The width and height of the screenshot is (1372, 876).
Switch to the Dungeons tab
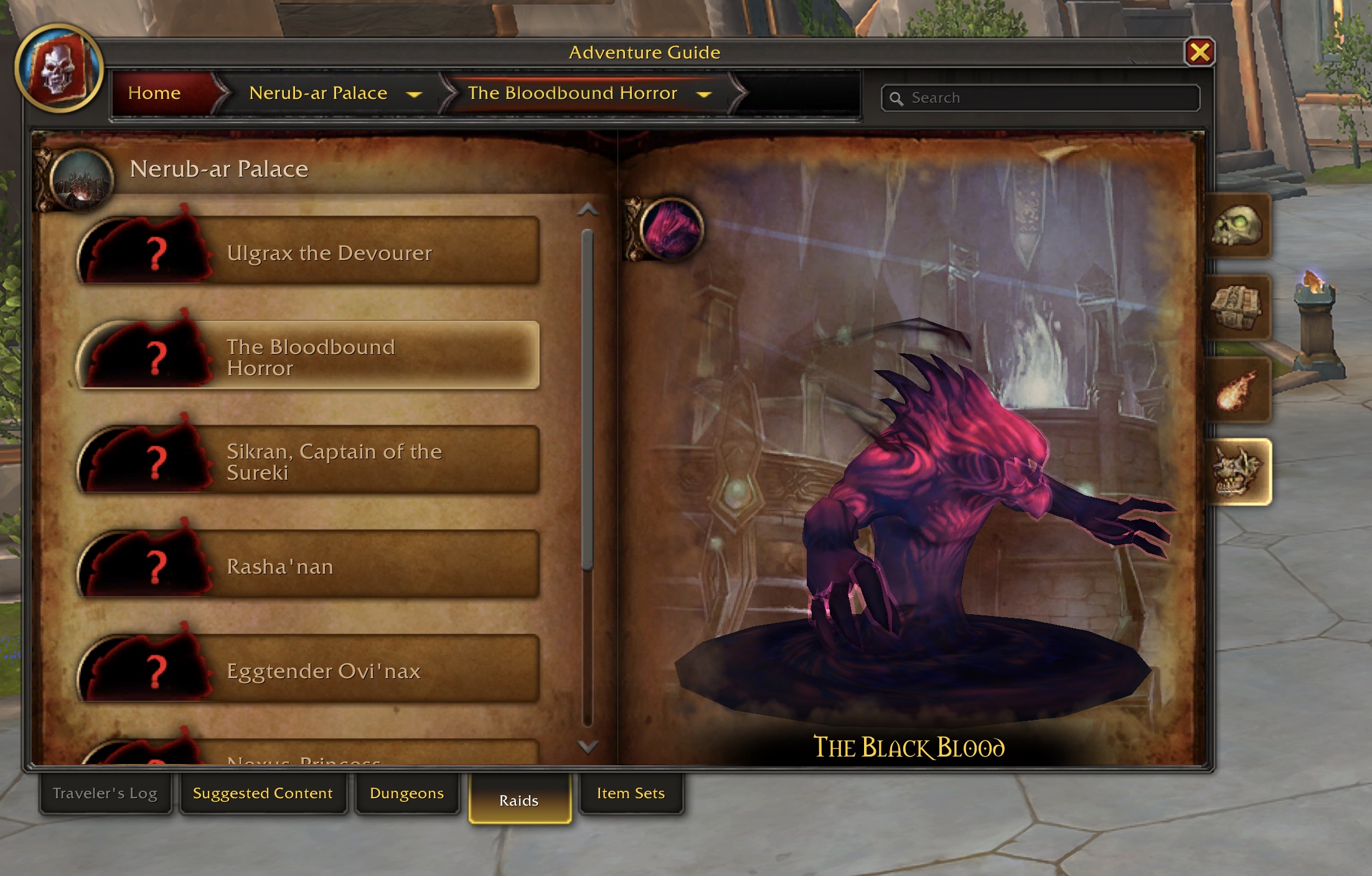(406, 794)
